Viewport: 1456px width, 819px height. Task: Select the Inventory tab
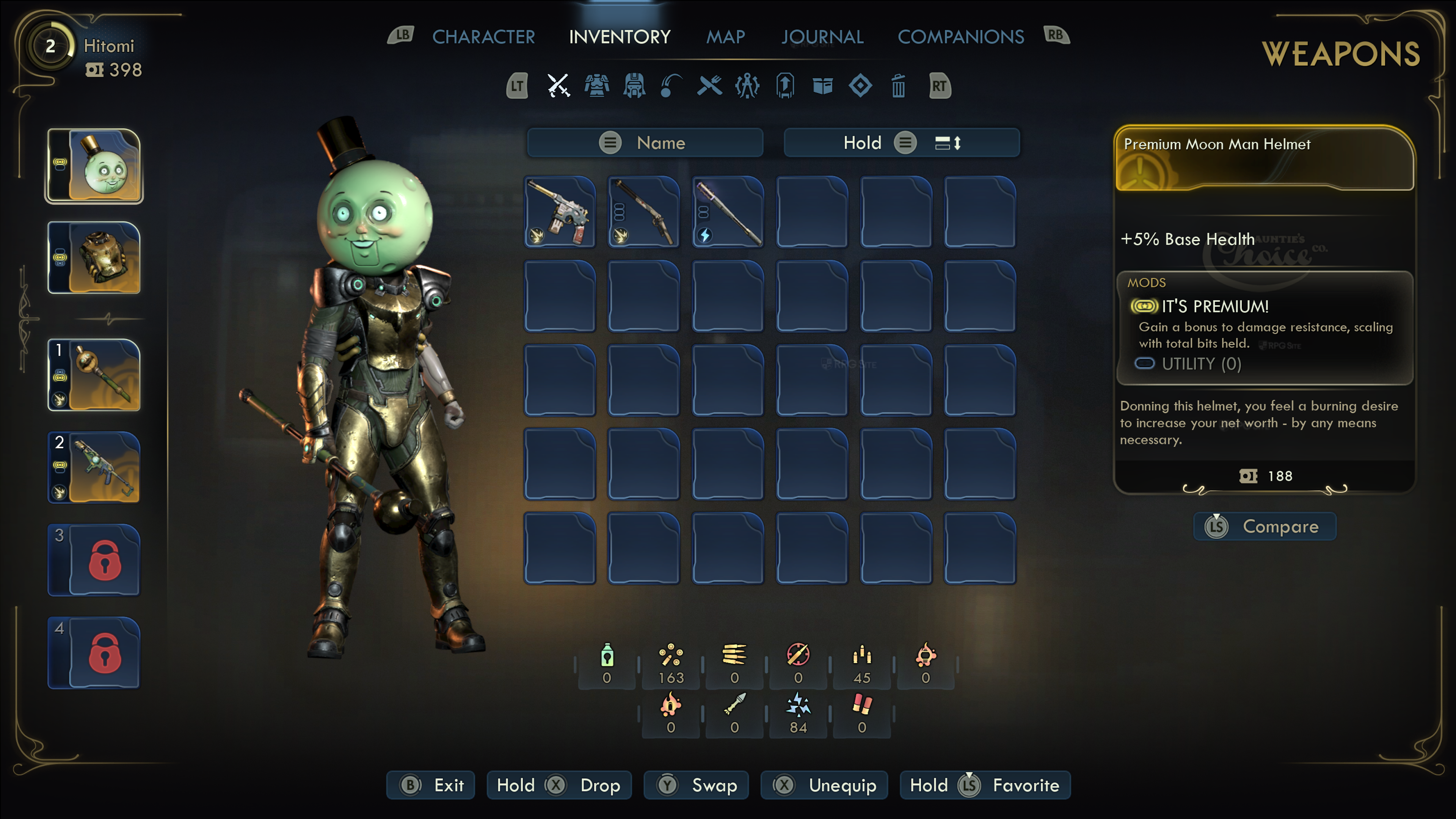(620, 37)
